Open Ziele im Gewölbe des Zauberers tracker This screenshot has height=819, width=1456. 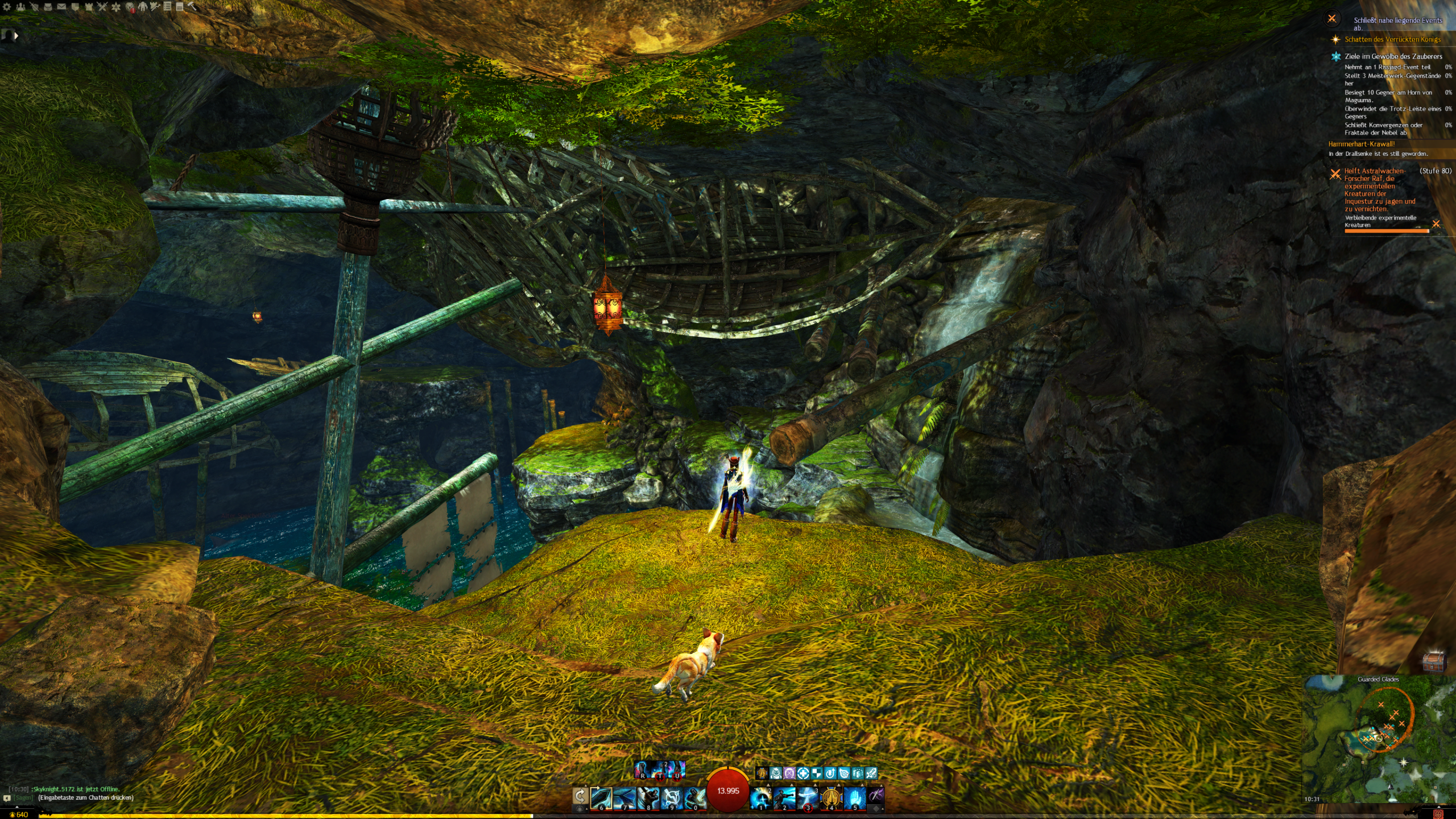point(1393,56)
